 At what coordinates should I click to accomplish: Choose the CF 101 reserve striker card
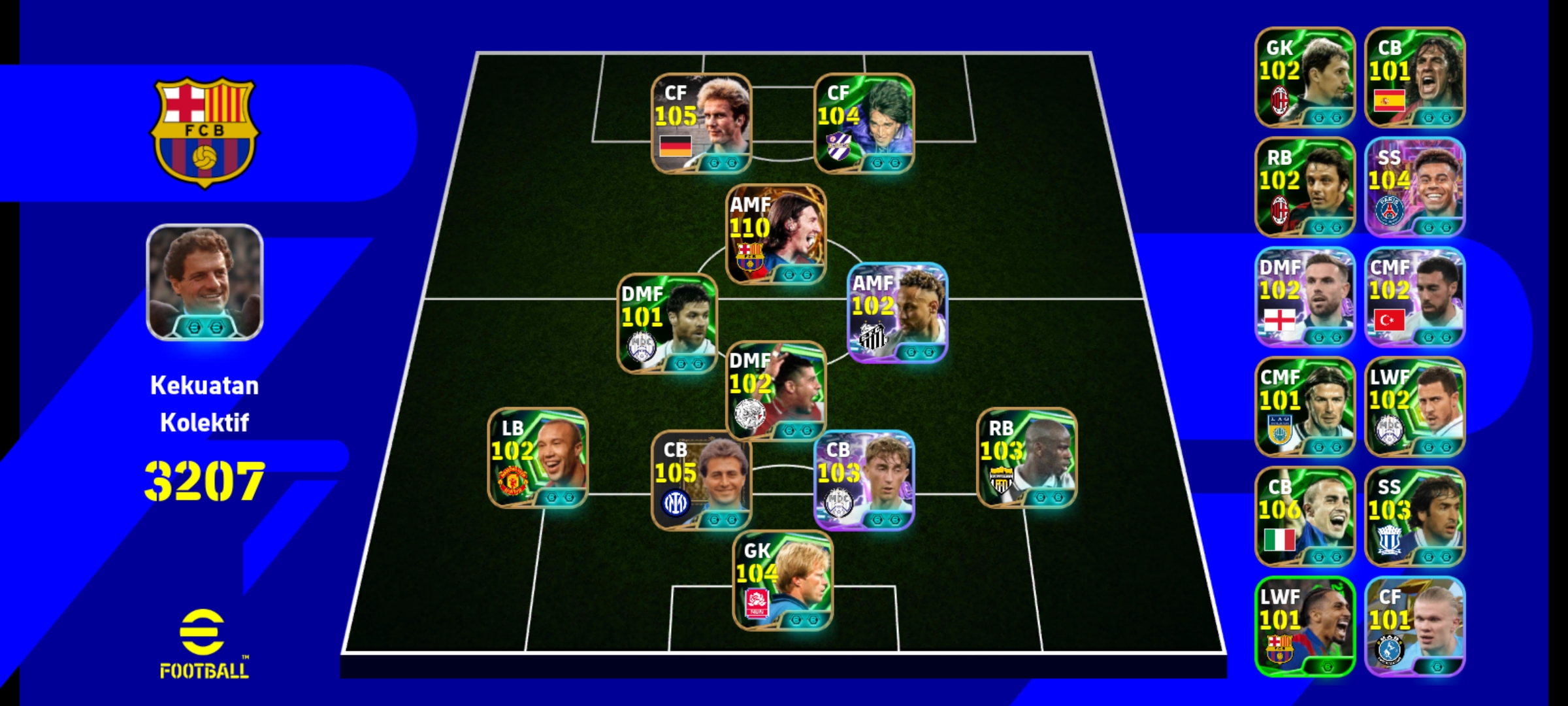pos(1414,626)
